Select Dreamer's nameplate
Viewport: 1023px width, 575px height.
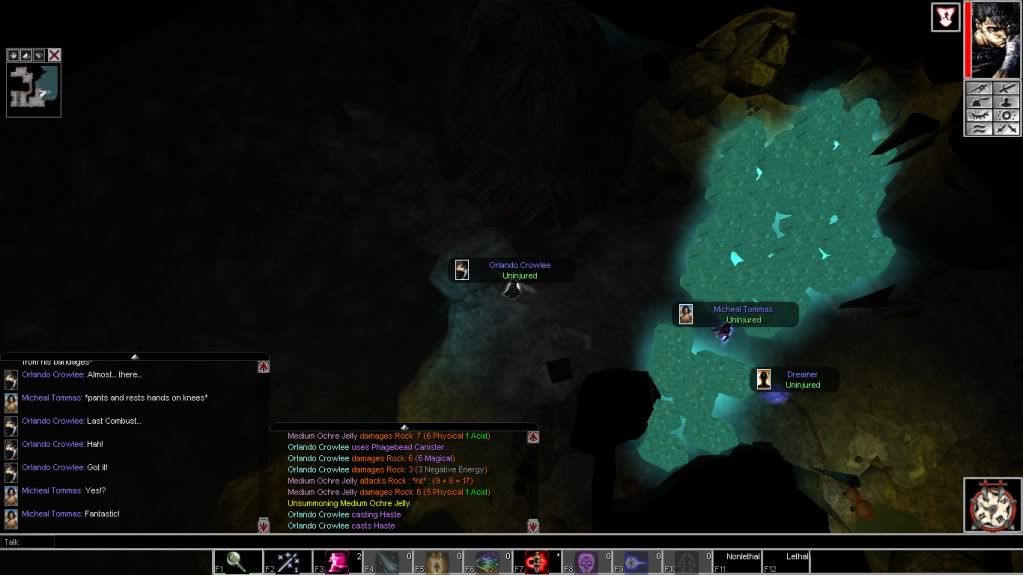(x=794, y=379)
